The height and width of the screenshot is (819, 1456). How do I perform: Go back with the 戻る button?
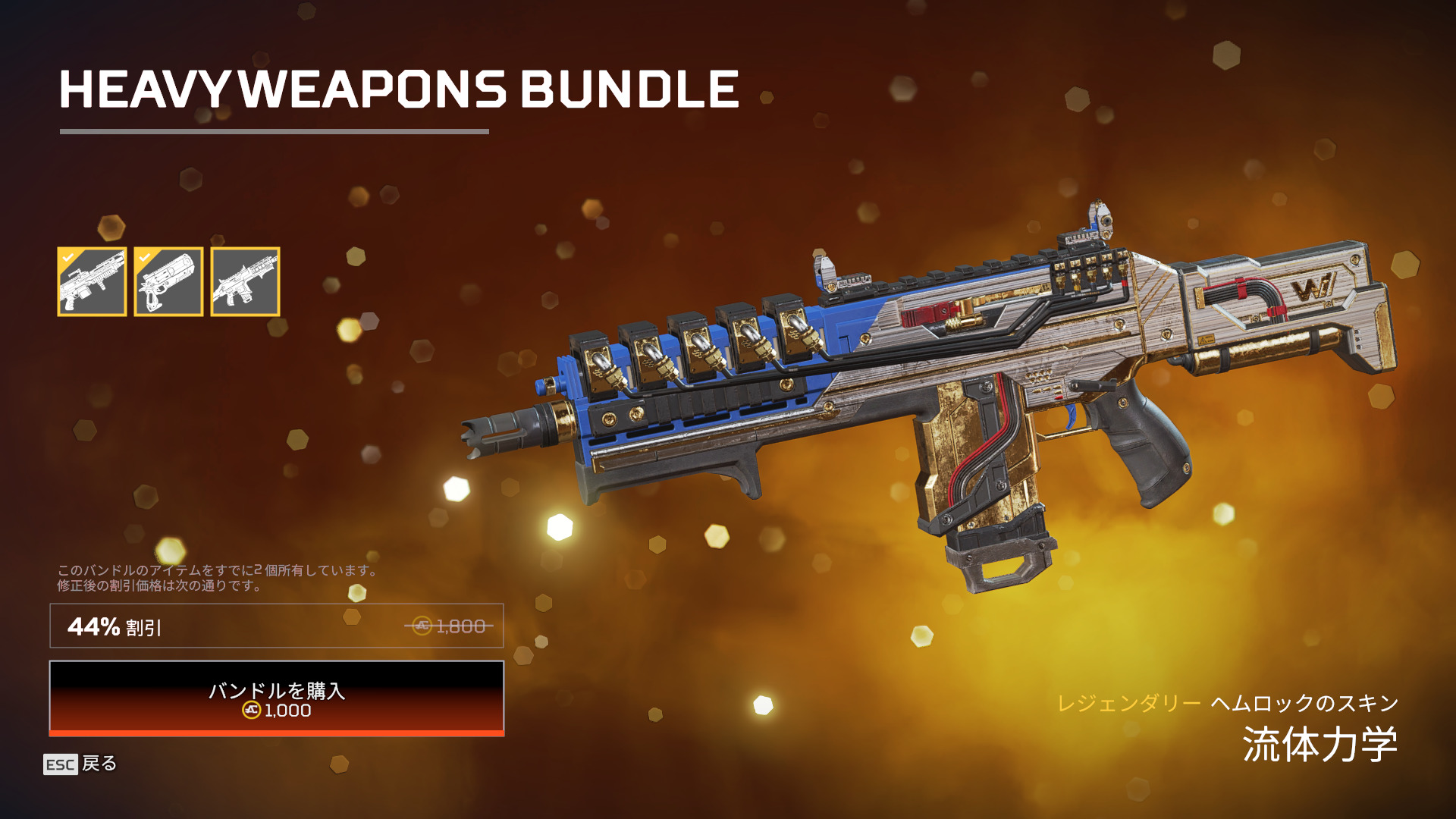[80, 764]
